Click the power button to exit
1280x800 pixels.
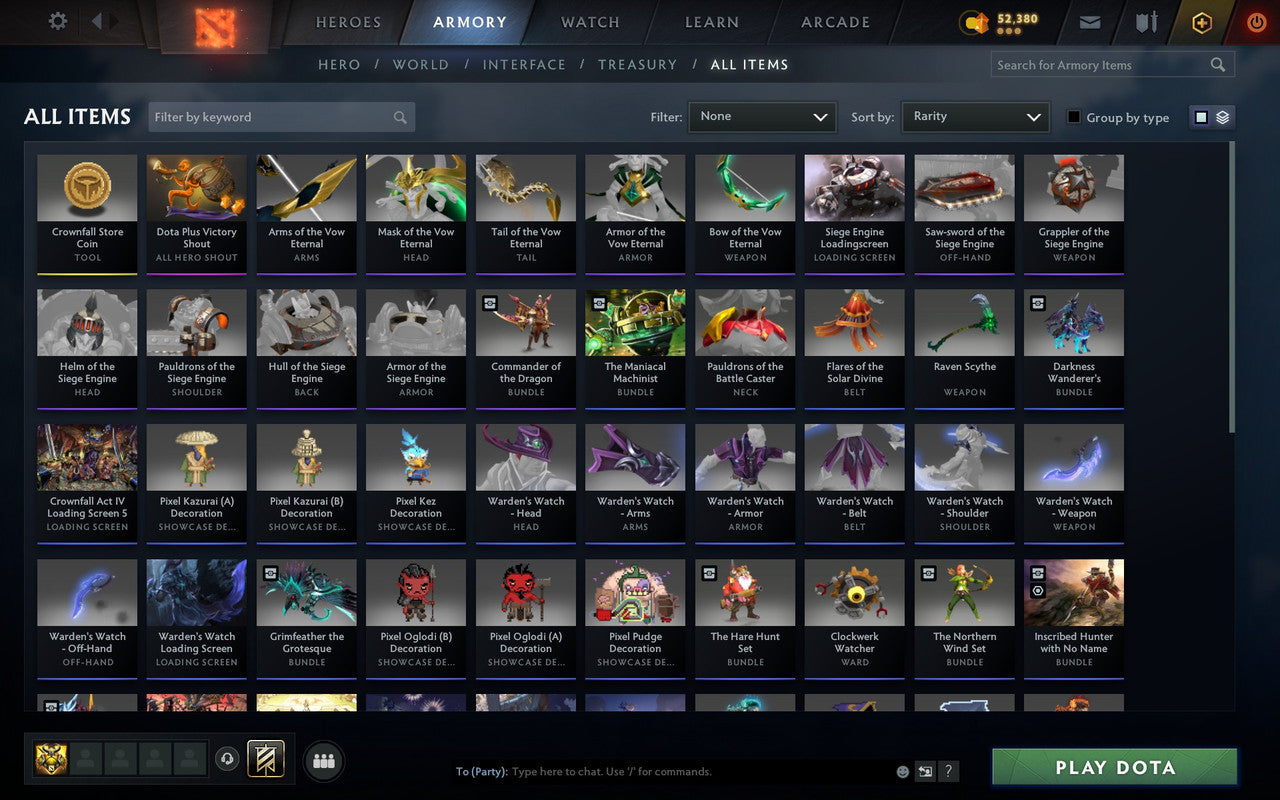(1256, 21)
